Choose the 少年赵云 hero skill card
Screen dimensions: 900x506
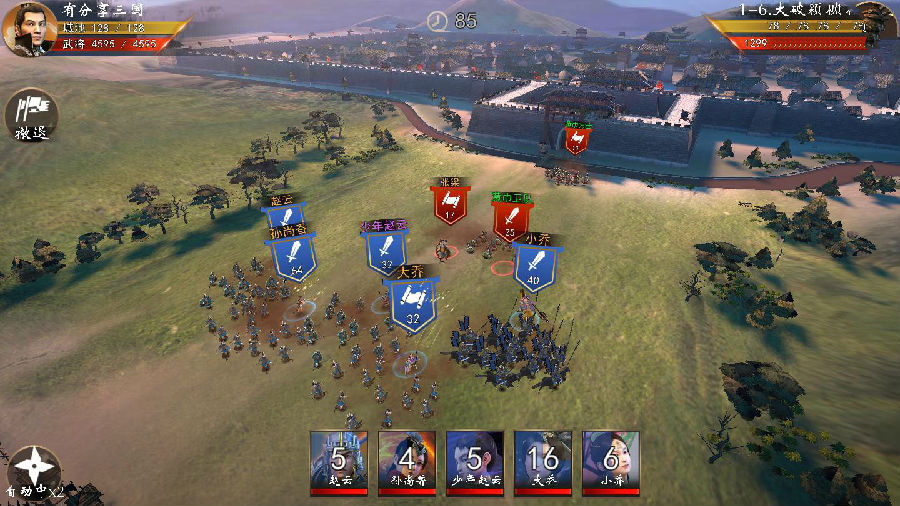pos(475,462)
